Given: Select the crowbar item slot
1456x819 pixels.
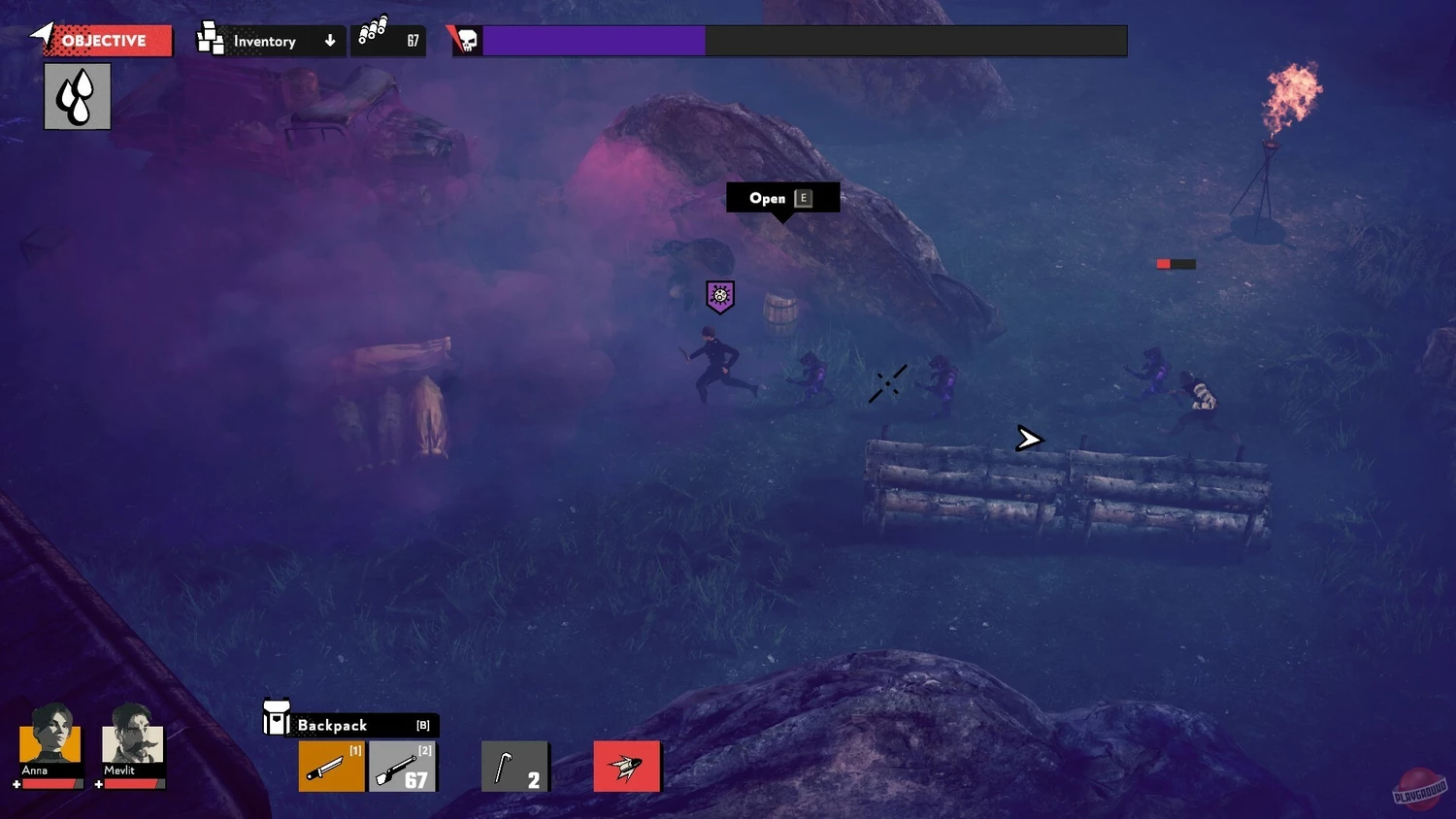Looking at the screenshot, I should coord(514,767).
